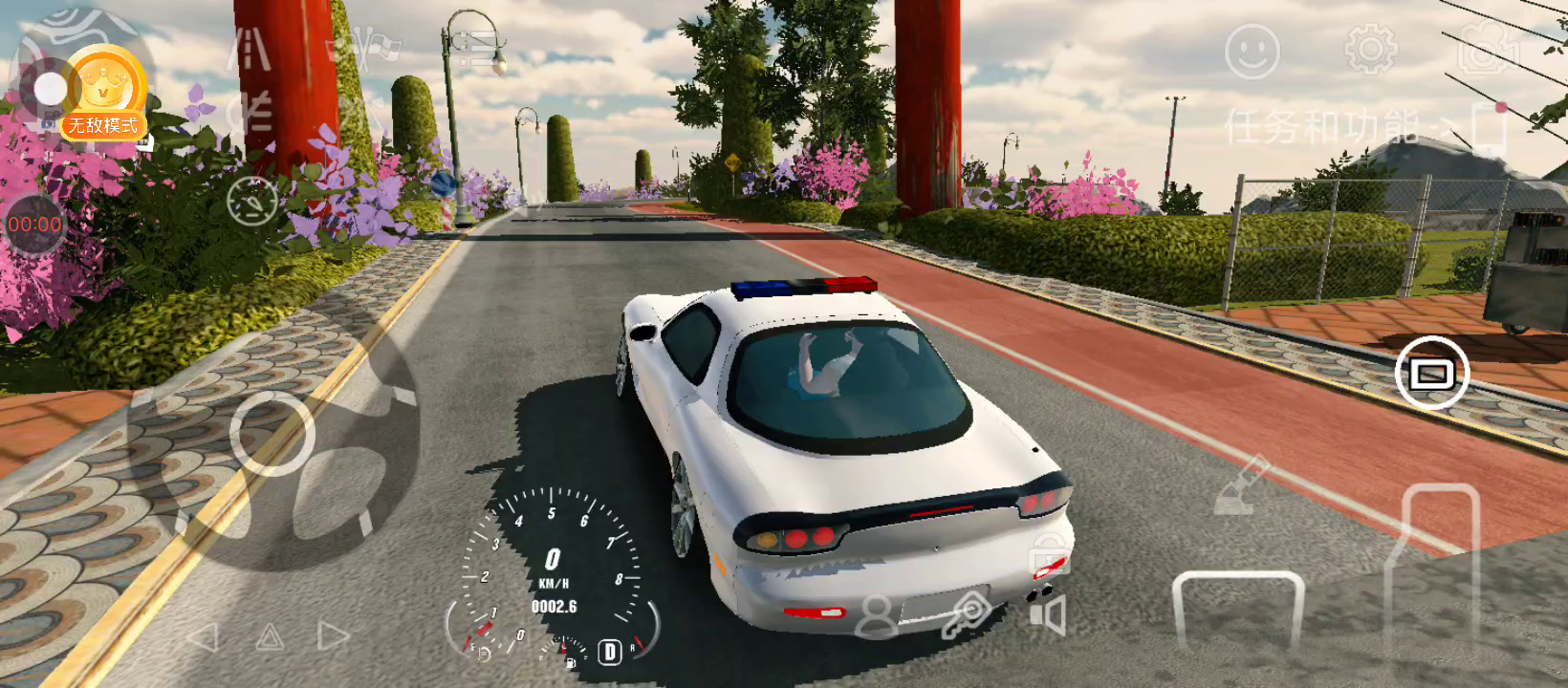Turn the steering wheel control
The image size is (1568, 688).
274,435
